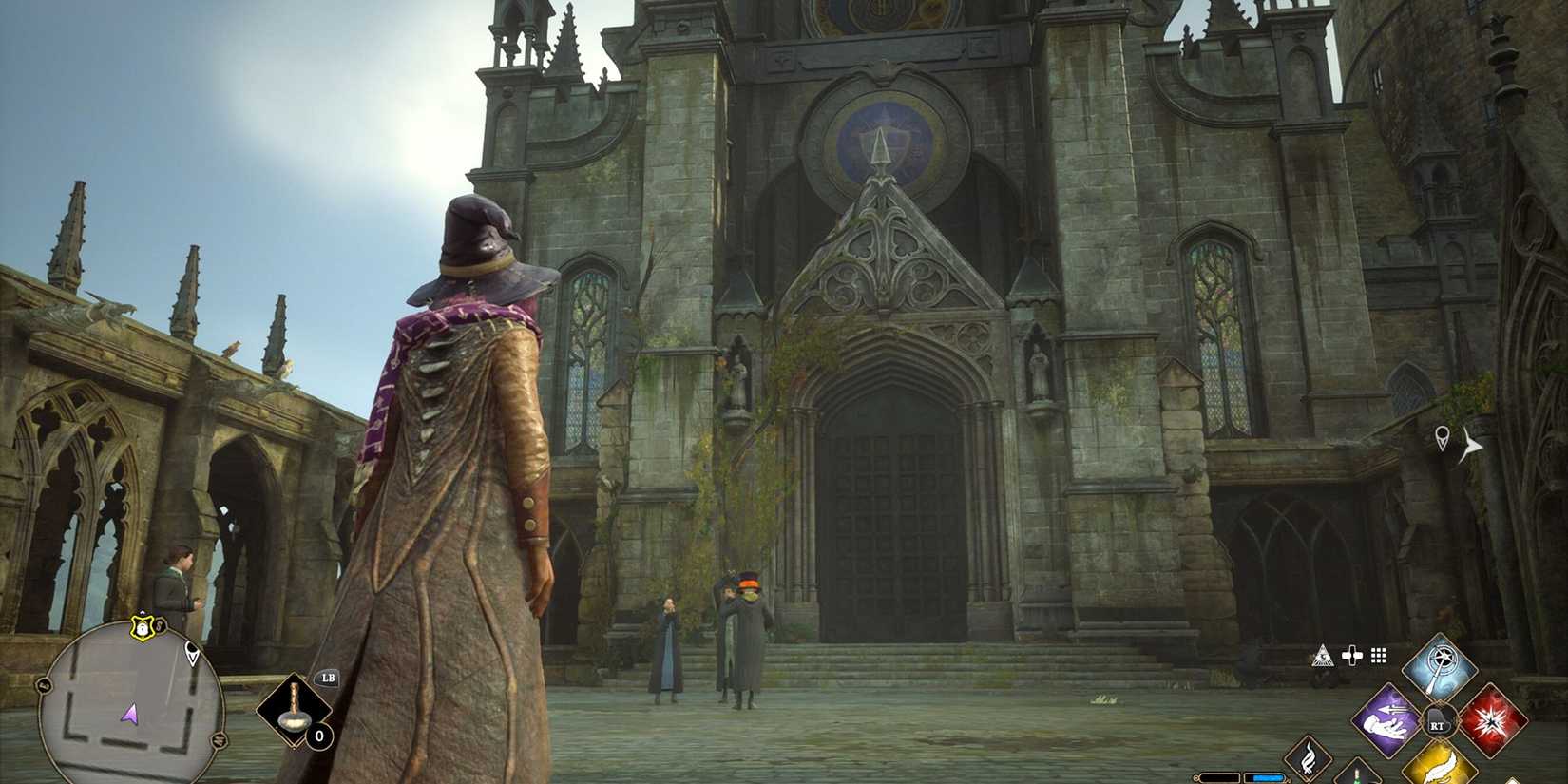Open the spell set grid icon

point(1377,656)
